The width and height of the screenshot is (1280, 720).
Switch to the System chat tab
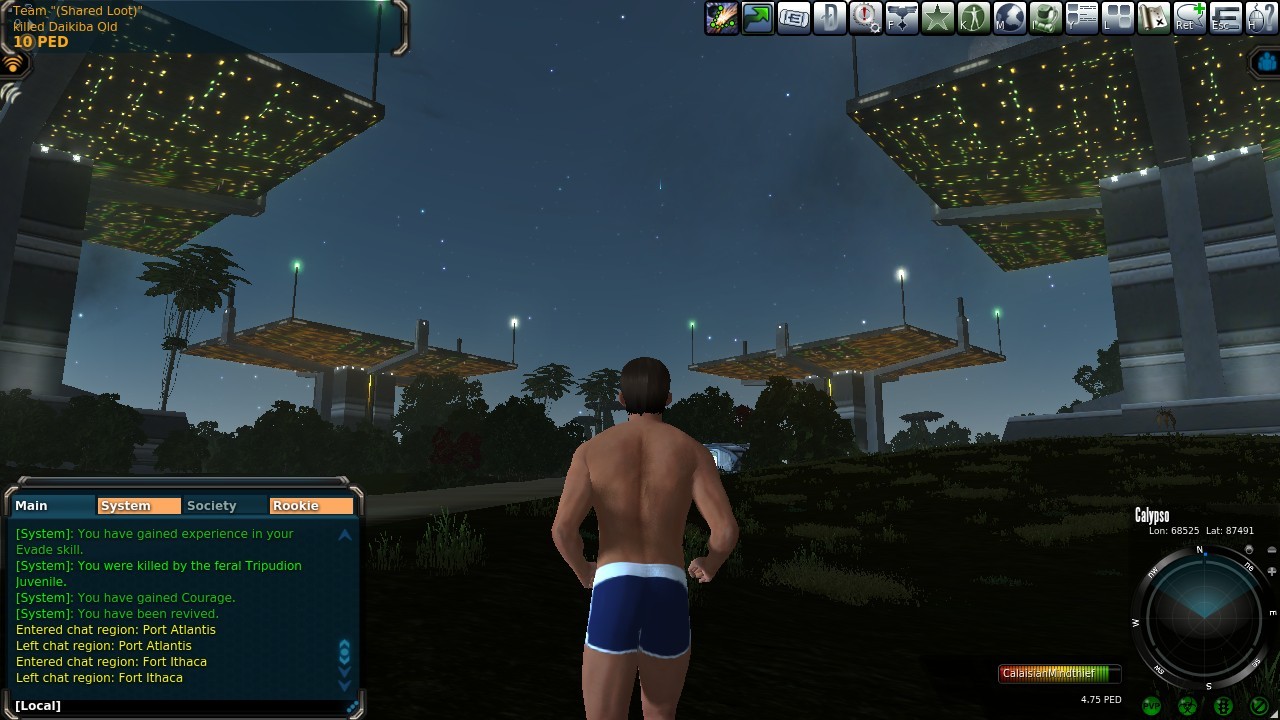(139, 506)
